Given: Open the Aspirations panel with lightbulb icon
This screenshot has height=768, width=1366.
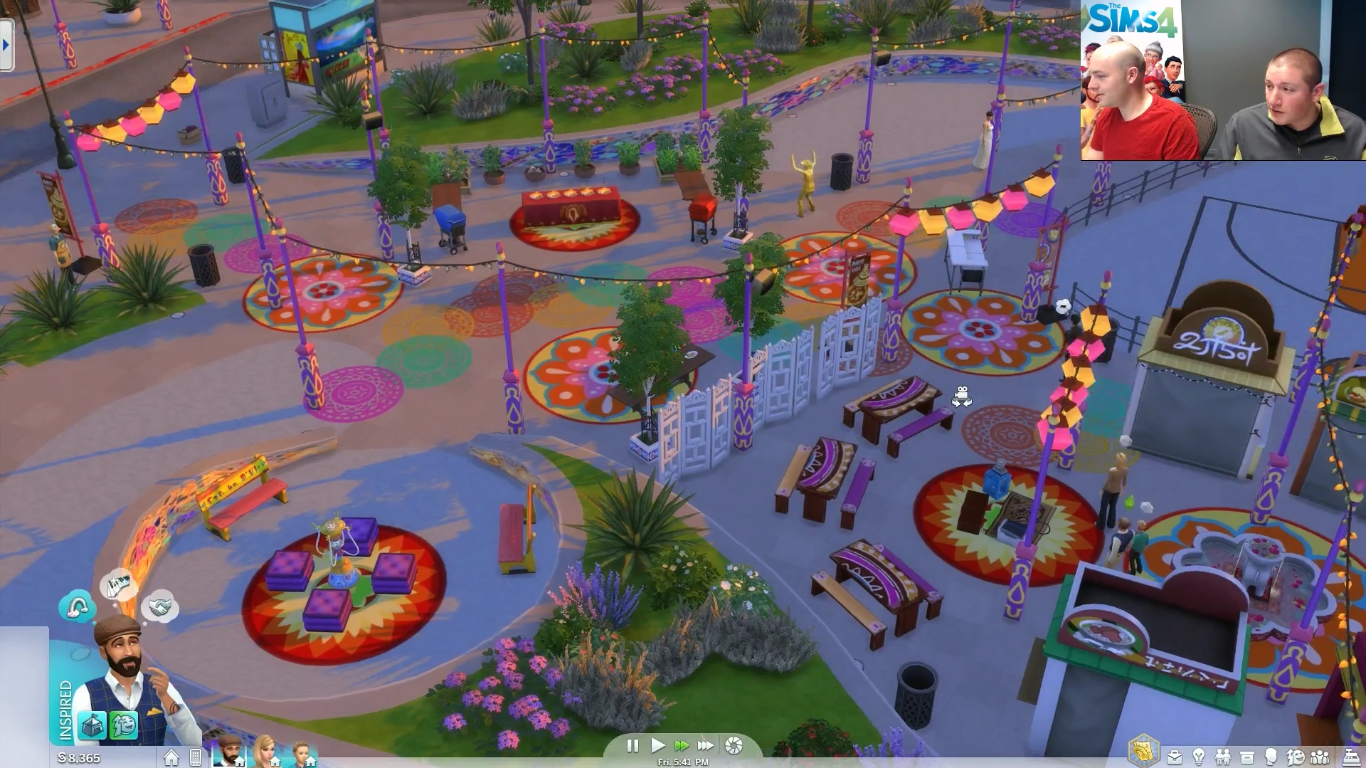Looking at the screenshot, I should (x=1199, y=757).
